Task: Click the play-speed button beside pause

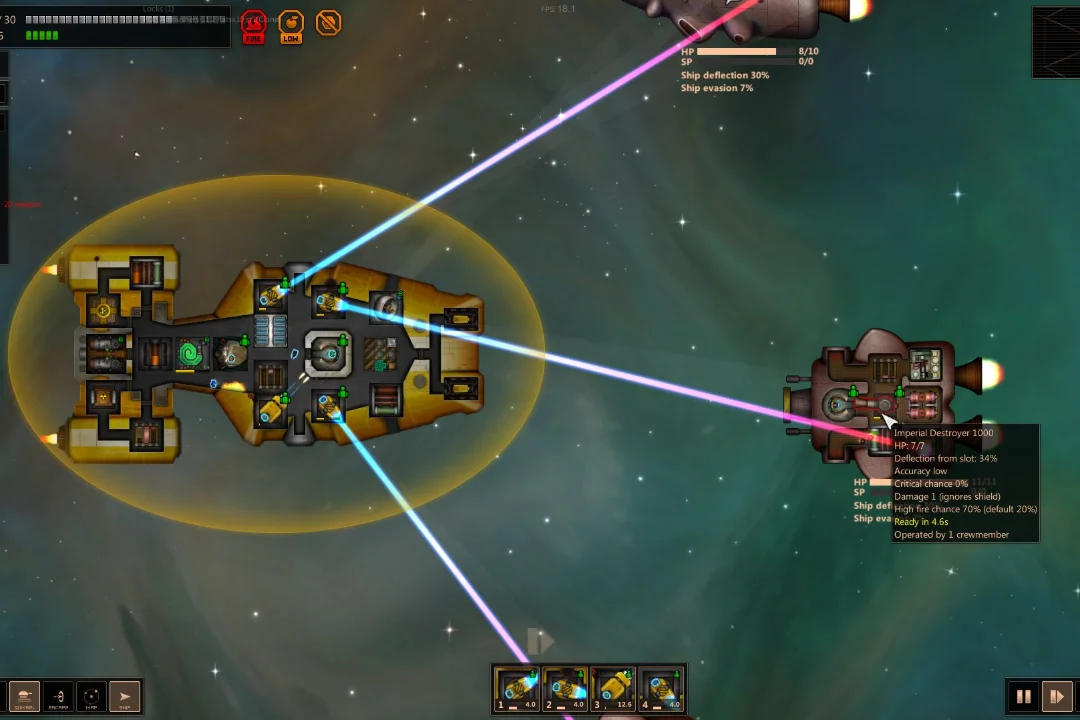Action: tap(1055, 696)
